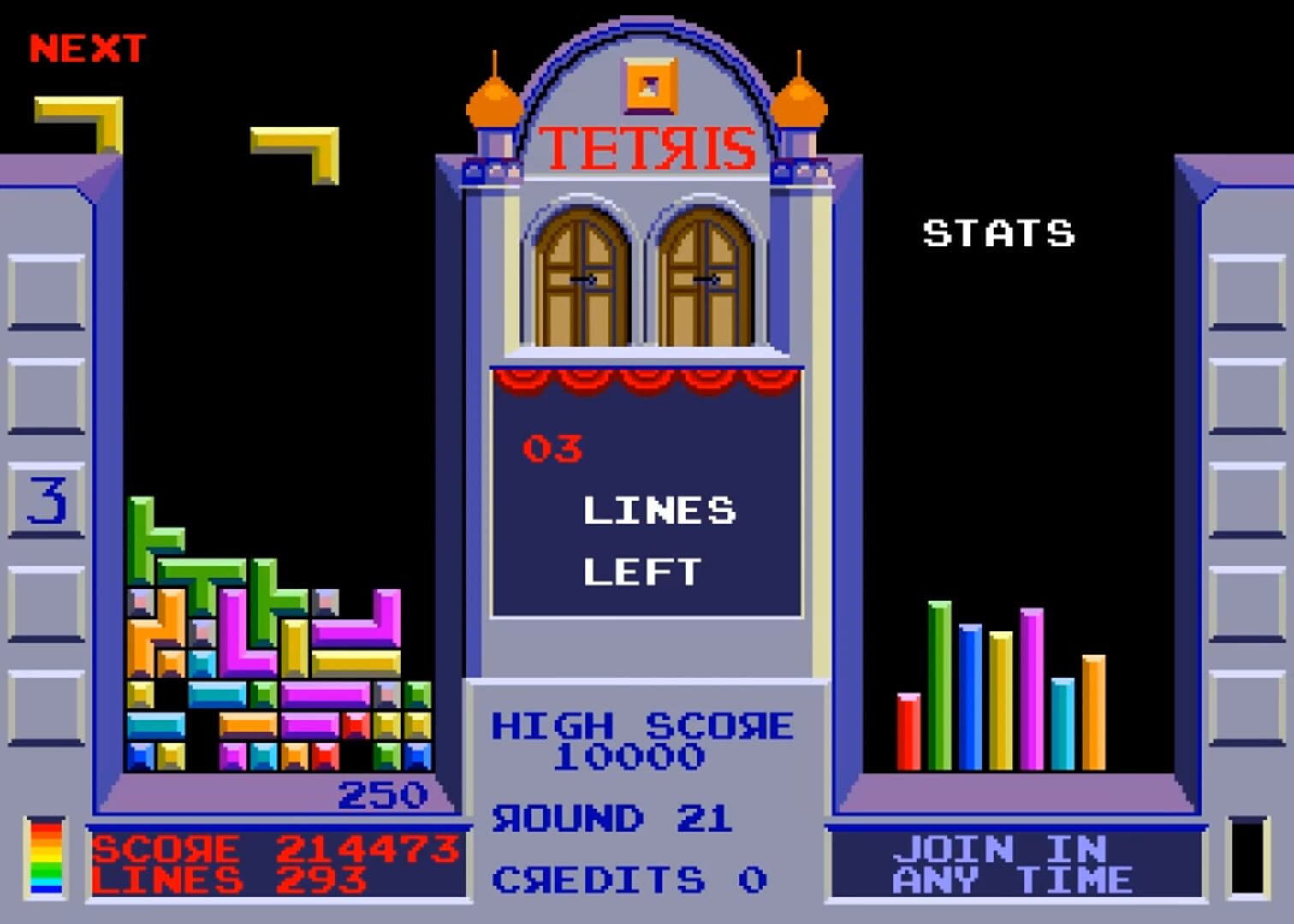This screenshot has width=1294, height=924.
Task: Select the NEXT label in the corner
Action: (x=86, y=47)
